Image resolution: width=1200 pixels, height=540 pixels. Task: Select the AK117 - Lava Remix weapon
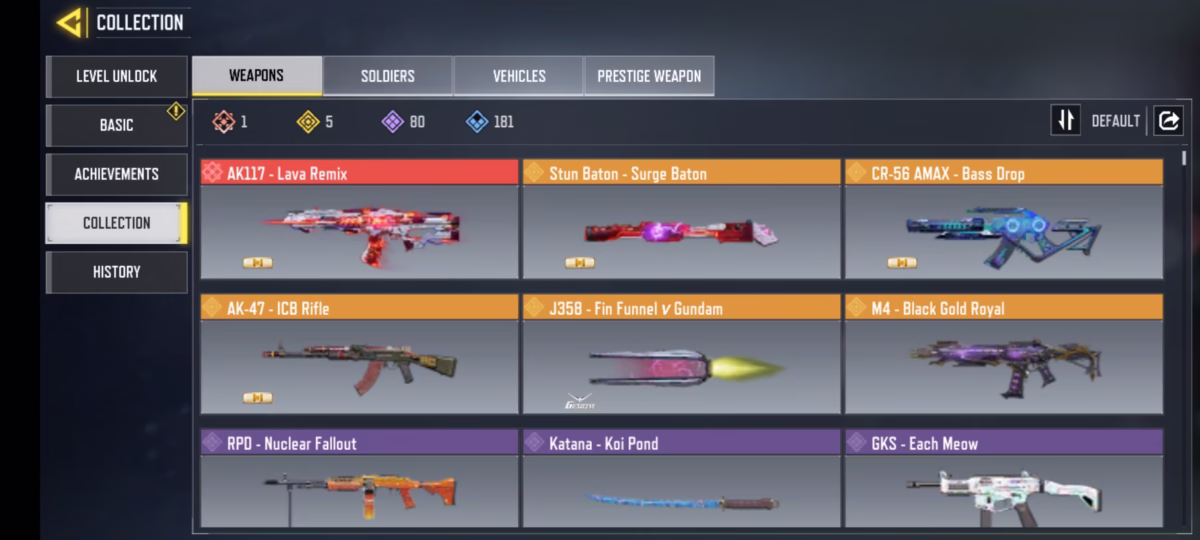point(359,219)
